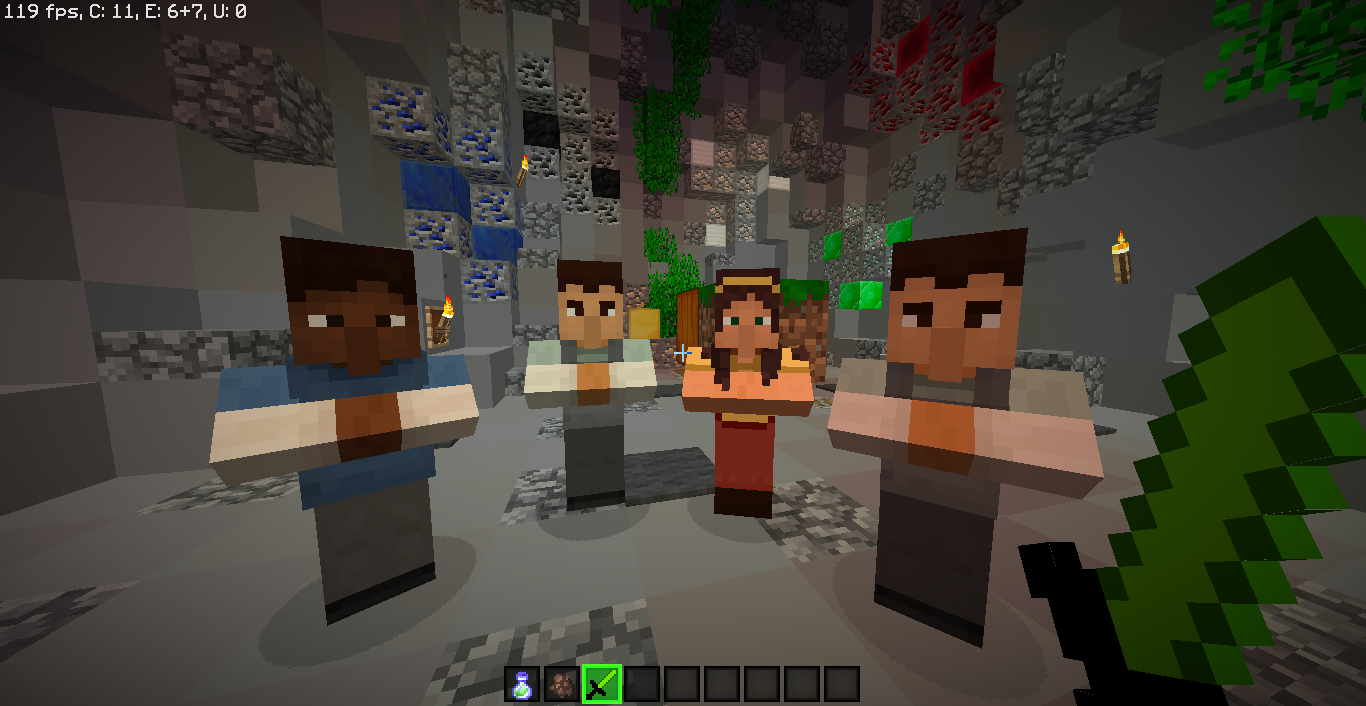Screen dimensions: 1366x706
Task: Click the highlighted green sword hotbar slot
Action: click(602, 684)
